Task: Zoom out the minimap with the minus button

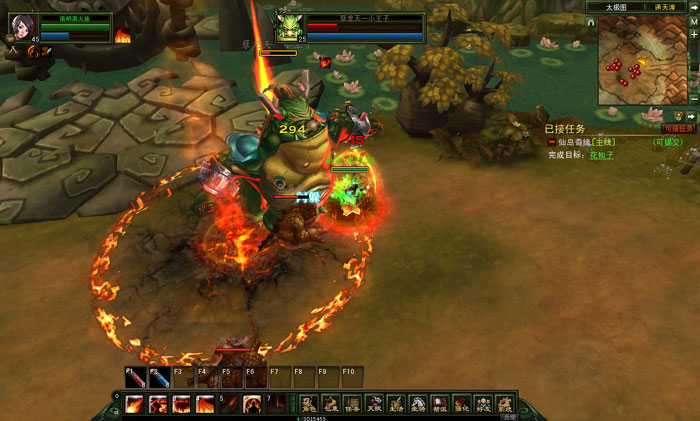Action: 694,100
